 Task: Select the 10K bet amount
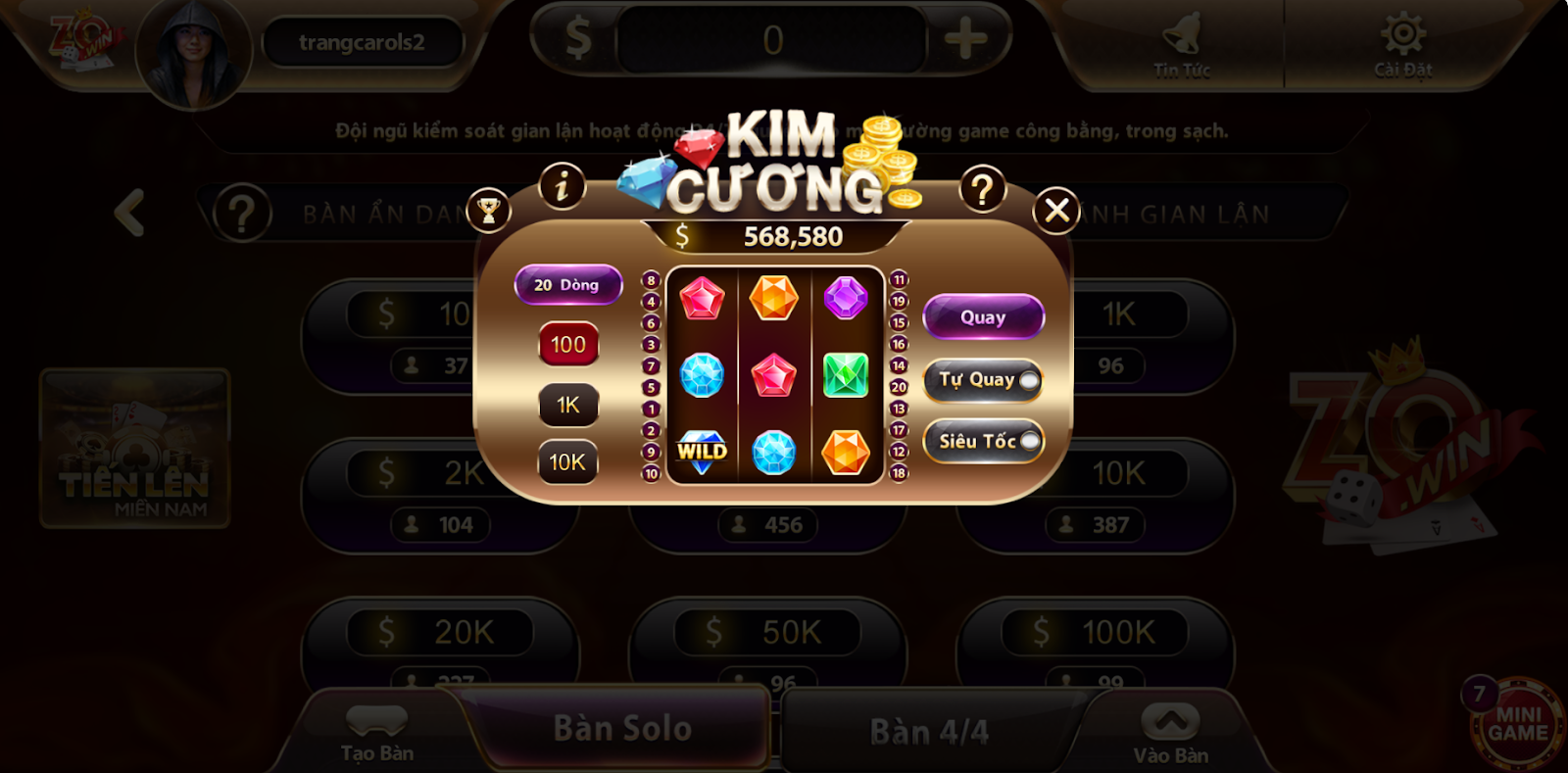(568, 462)
